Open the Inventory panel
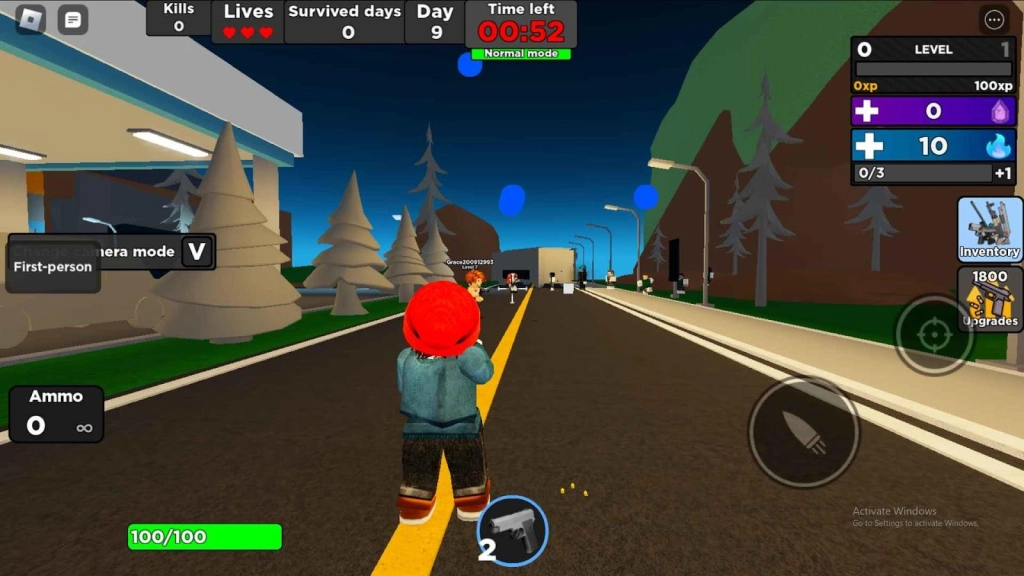The height and width of the screenshot is (576, 1024). [989, 229]
